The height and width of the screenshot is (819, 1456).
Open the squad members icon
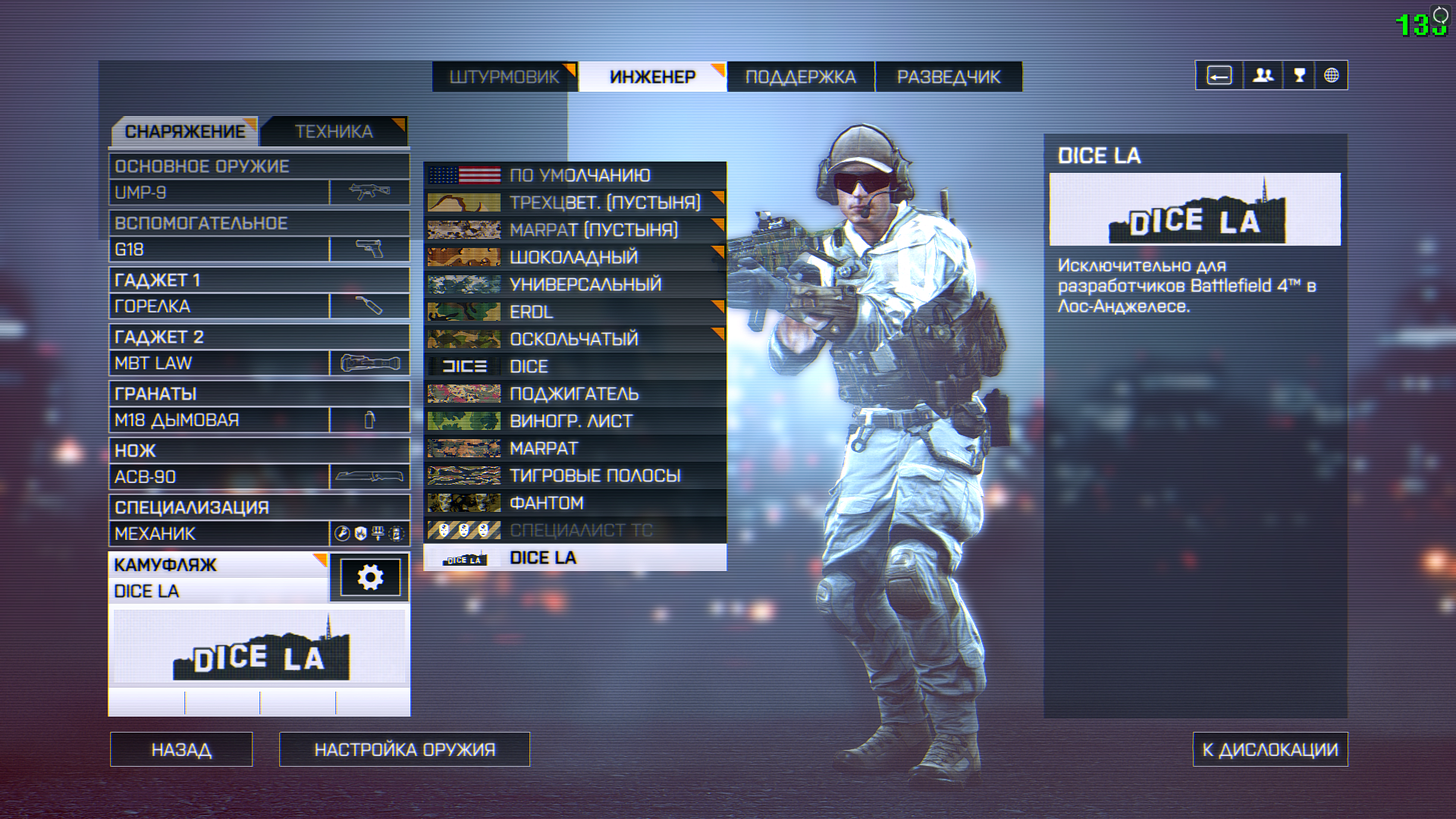(x=1263, y=75)
